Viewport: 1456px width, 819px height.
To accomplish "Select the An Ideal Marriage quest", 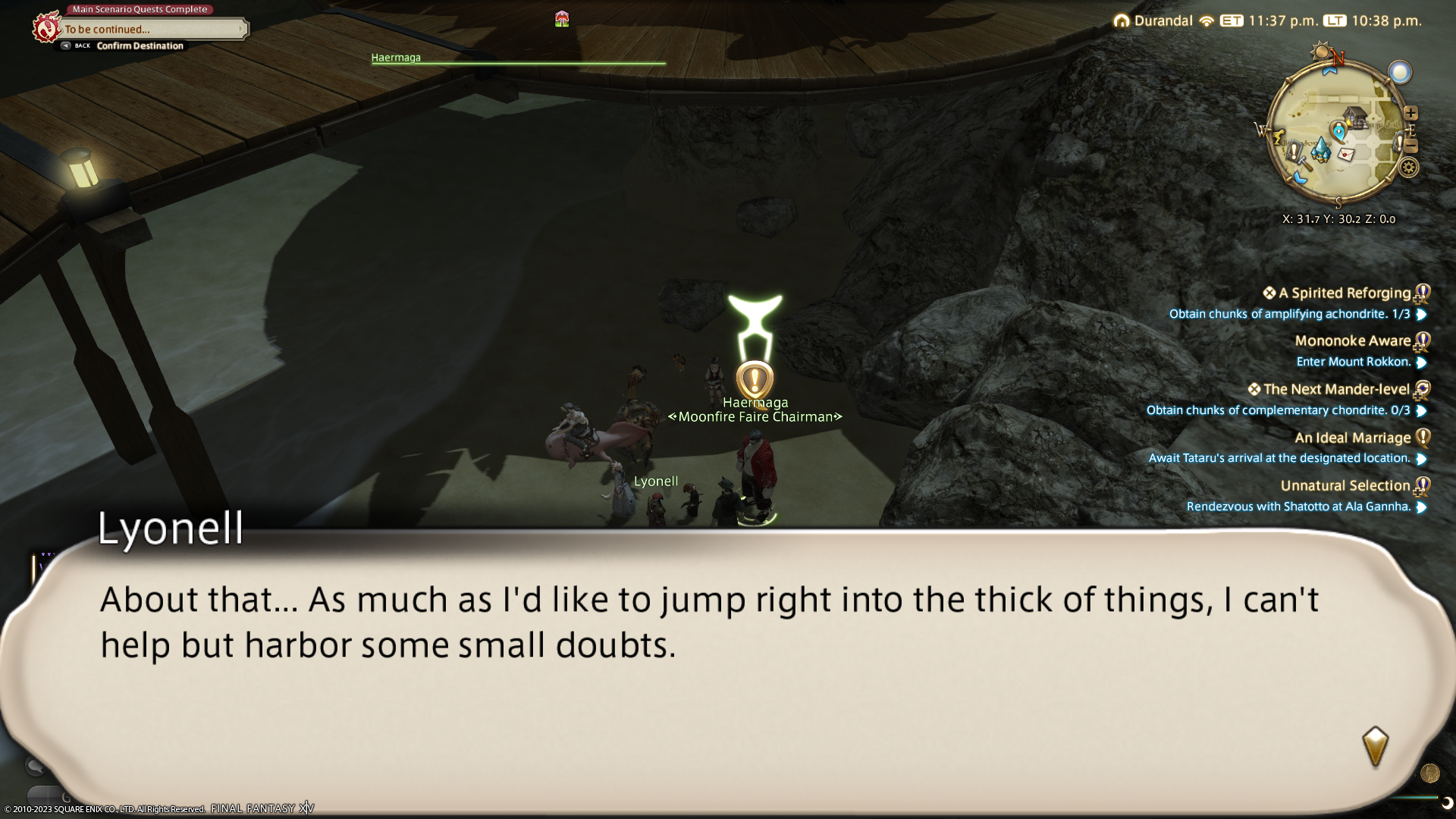I will click(1352, 438).
